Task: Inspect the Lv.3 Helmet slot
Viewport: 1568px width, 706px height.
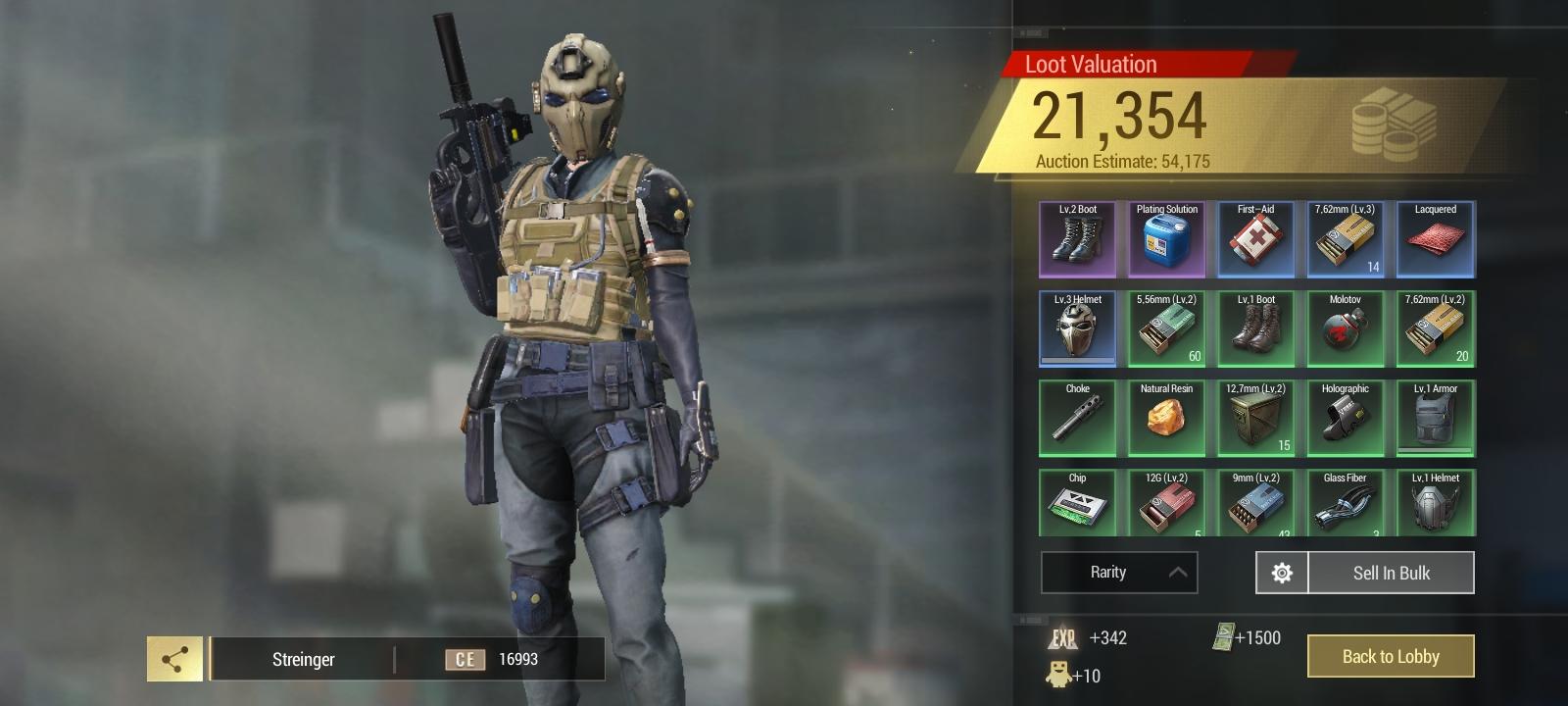Action: (x=1077, y=328)
